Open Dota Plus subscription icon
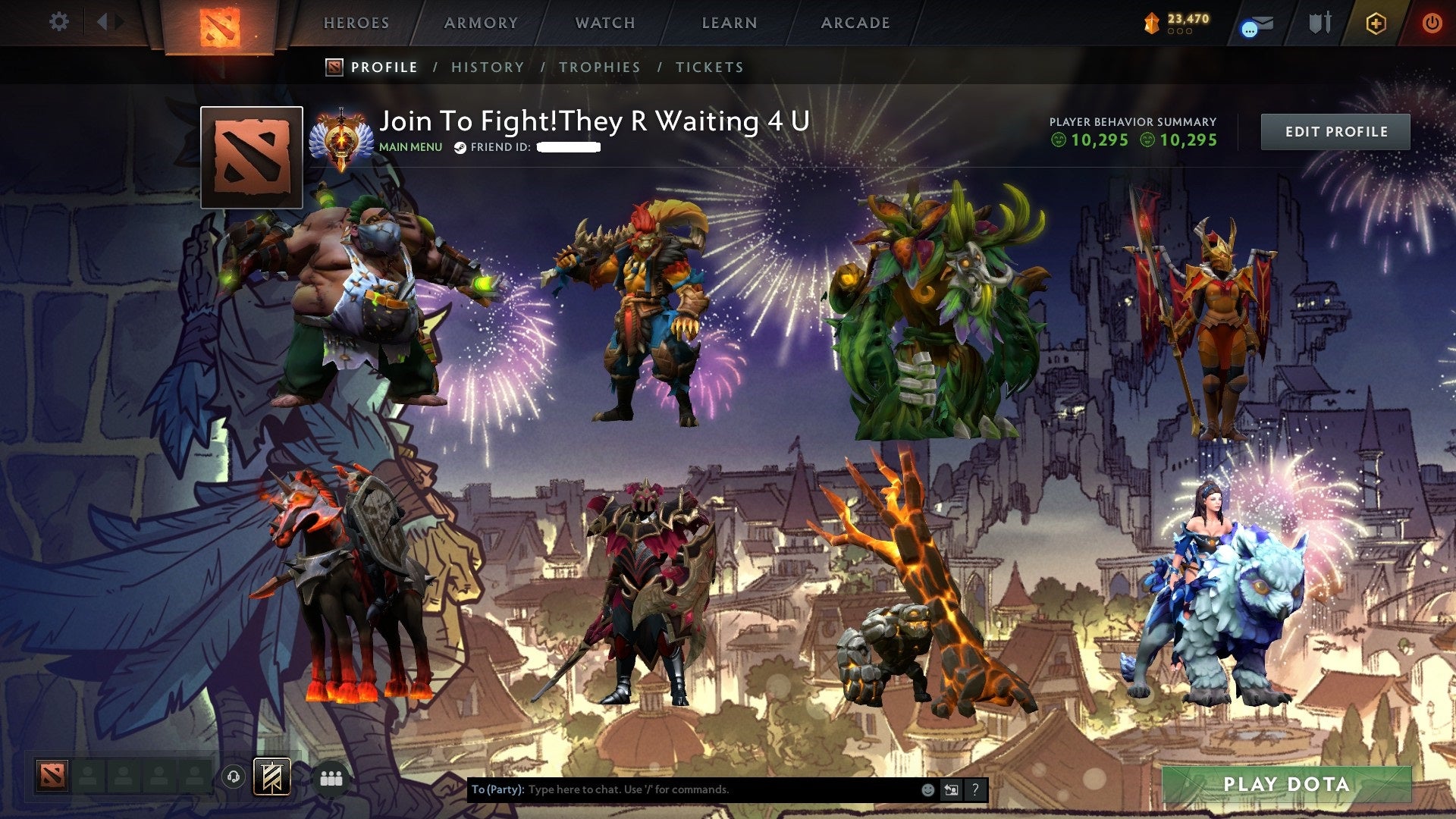 [1376, 23]
